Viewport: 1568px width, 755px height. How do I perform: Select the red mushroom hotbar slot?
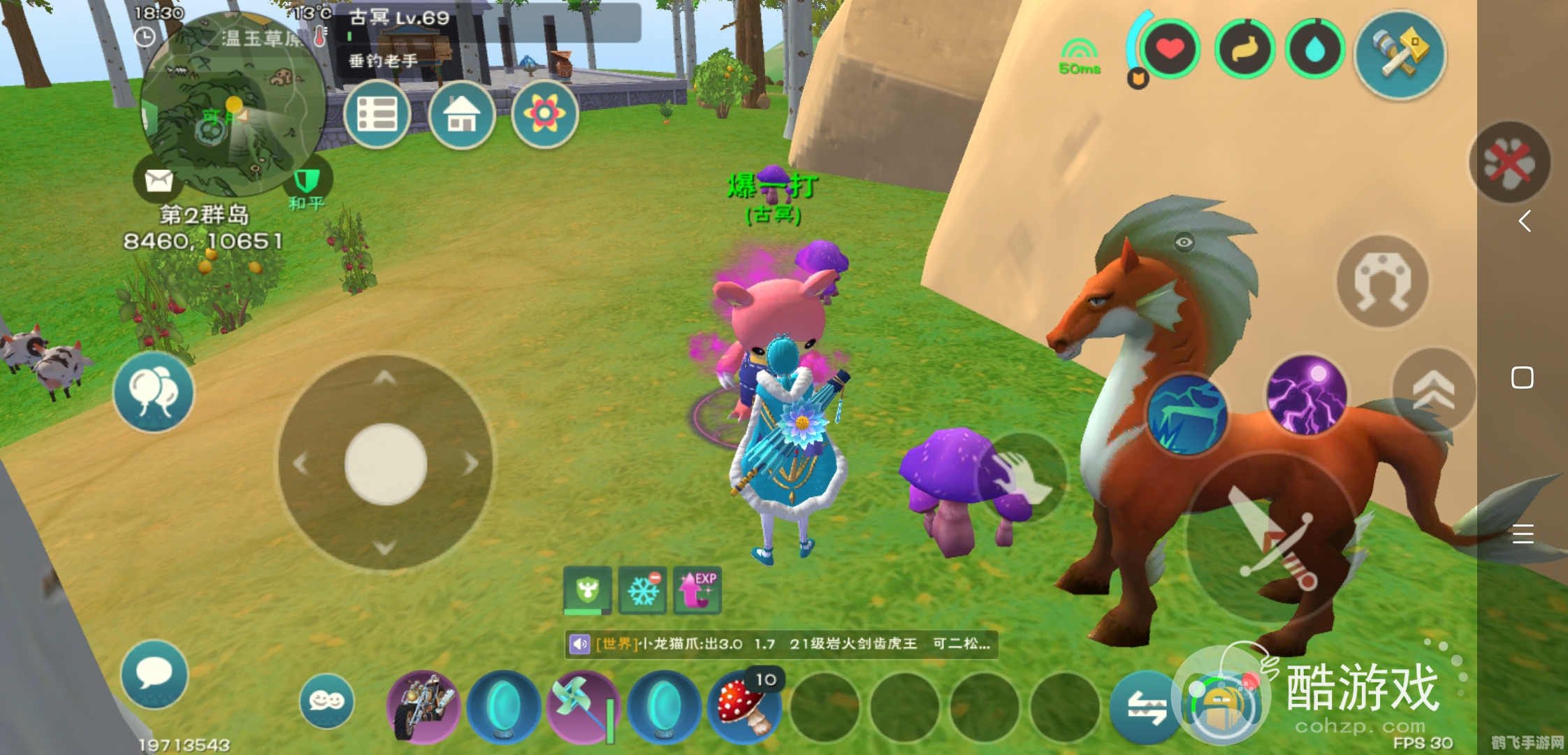(745, 706)
